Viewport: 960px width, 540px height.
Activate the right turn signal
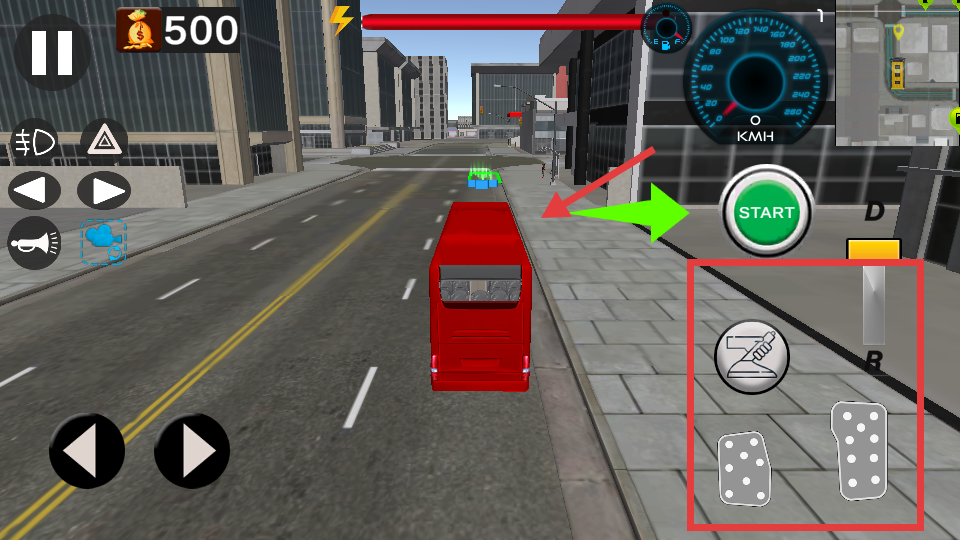(x=103, y=190)
